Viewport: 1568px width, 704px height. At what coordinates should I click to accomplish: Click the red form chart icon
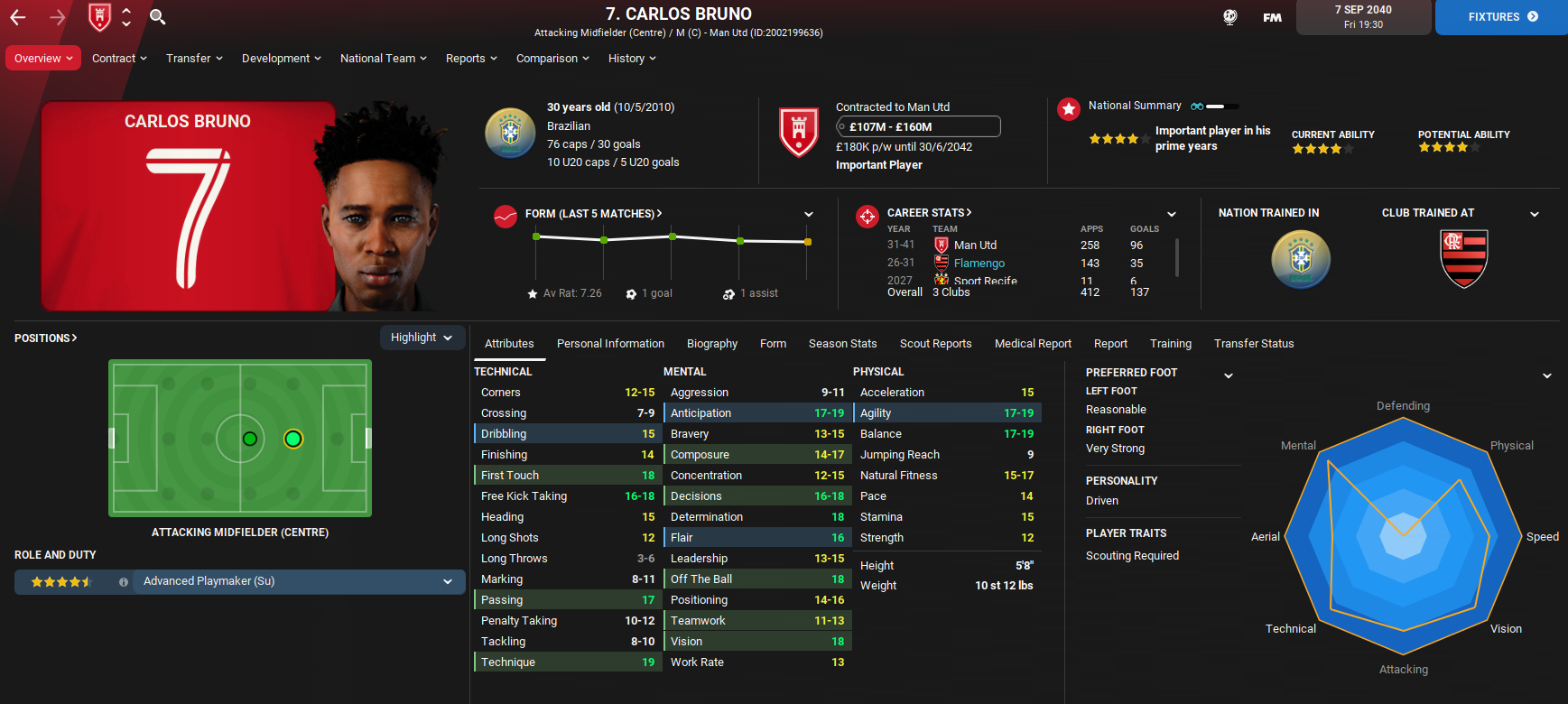506,216
